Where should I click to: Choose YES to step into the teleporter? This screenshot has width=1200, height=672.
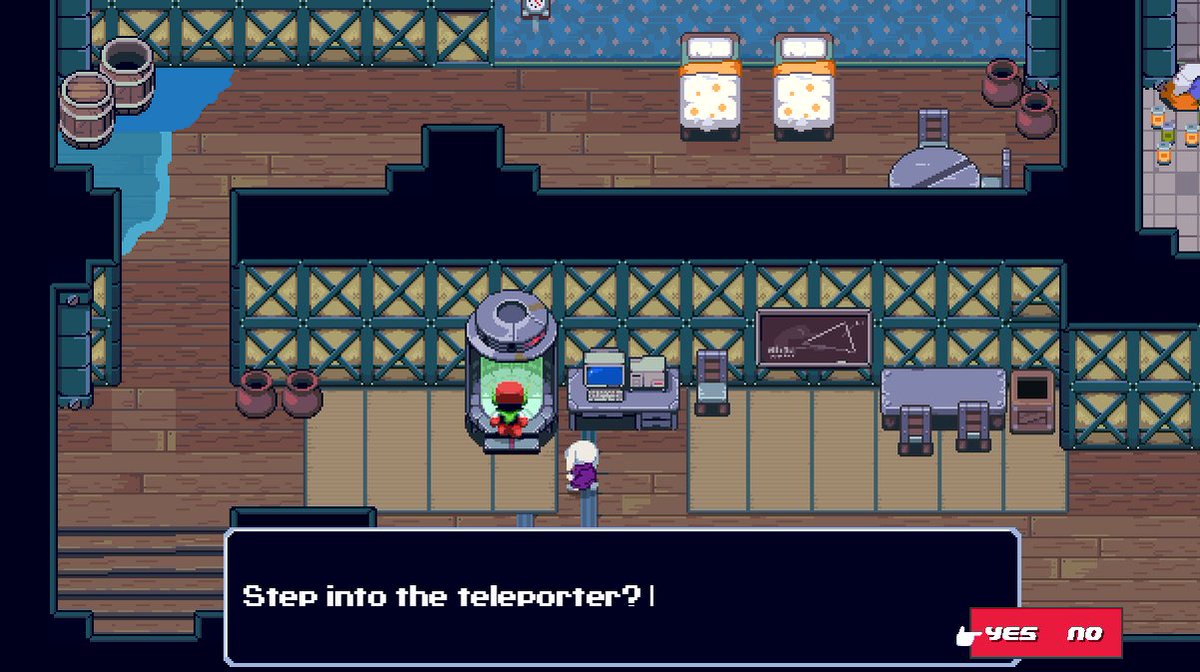click(1010, 633)
